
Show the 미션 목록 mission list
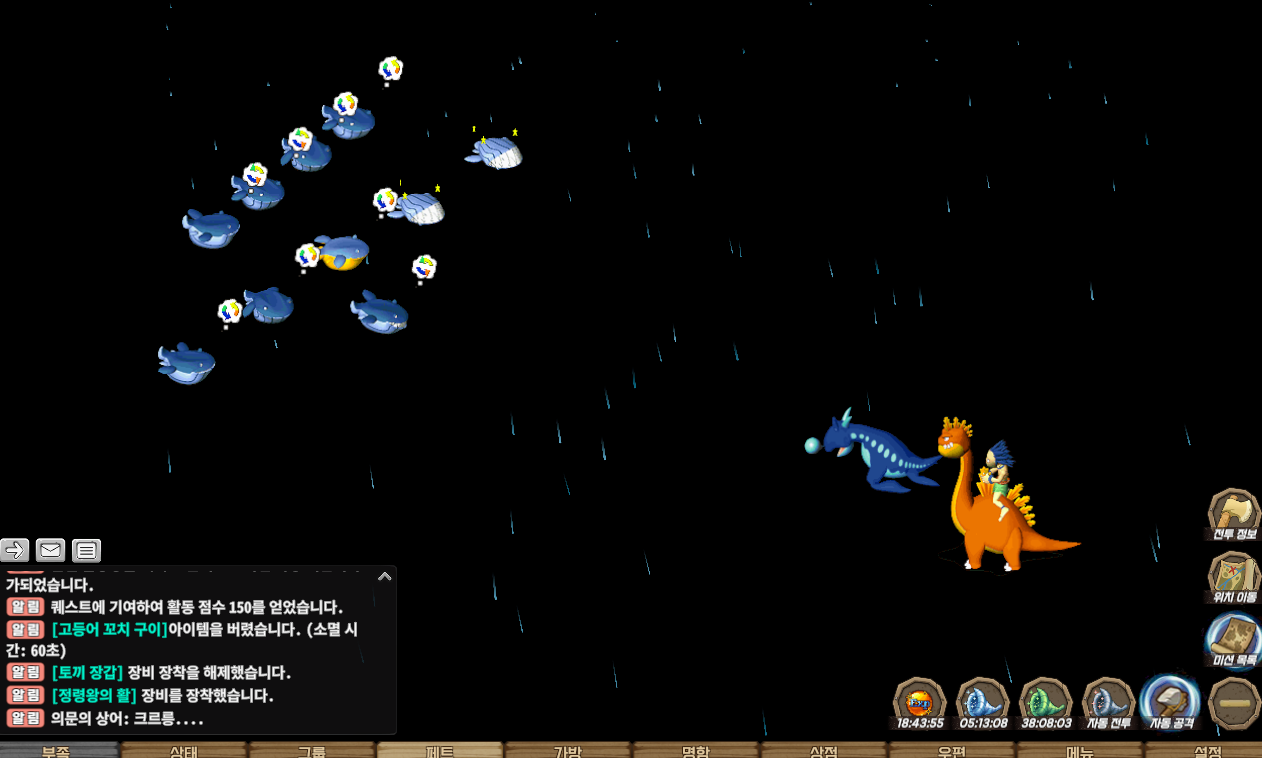pyautogui.click(x=1234, y=638)
